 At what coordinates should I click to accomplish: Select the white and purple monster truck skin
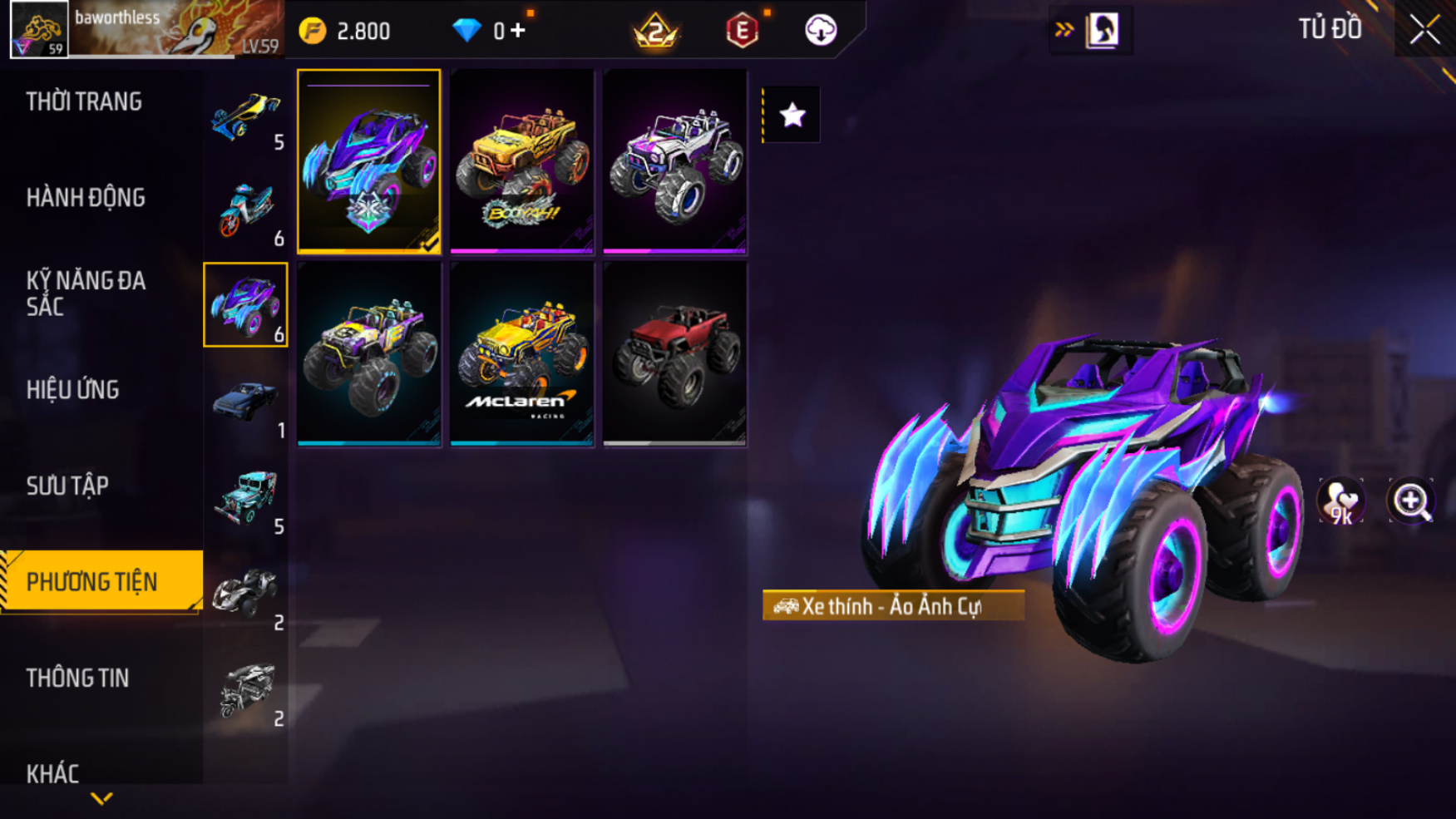point(674,161)
